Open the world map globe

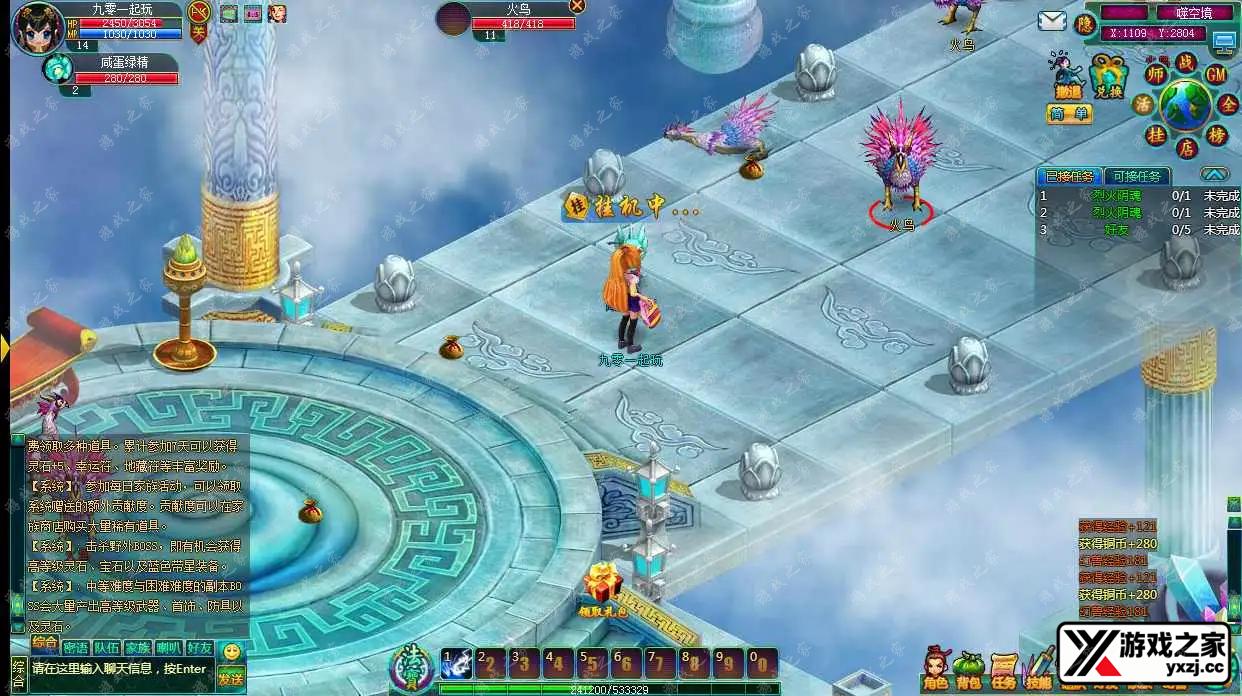[1186, 104]
